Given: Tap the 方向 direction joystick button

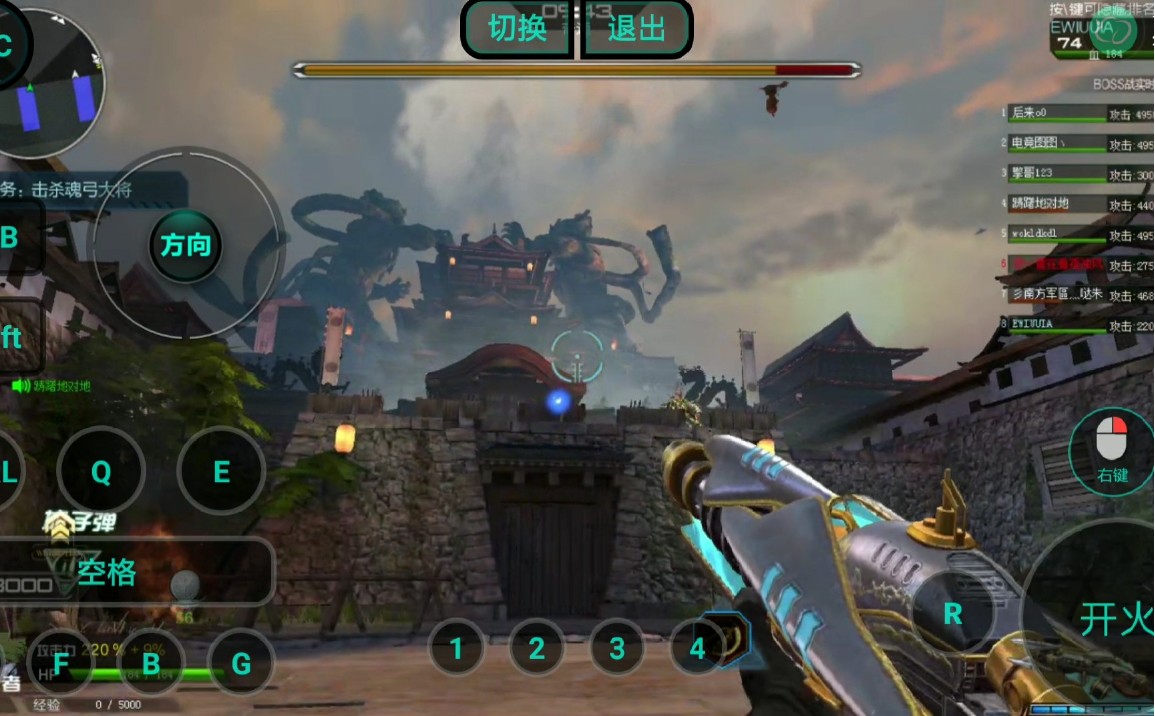Looking at the screenshot, I should pyautogui.click(x=186, y=245).
